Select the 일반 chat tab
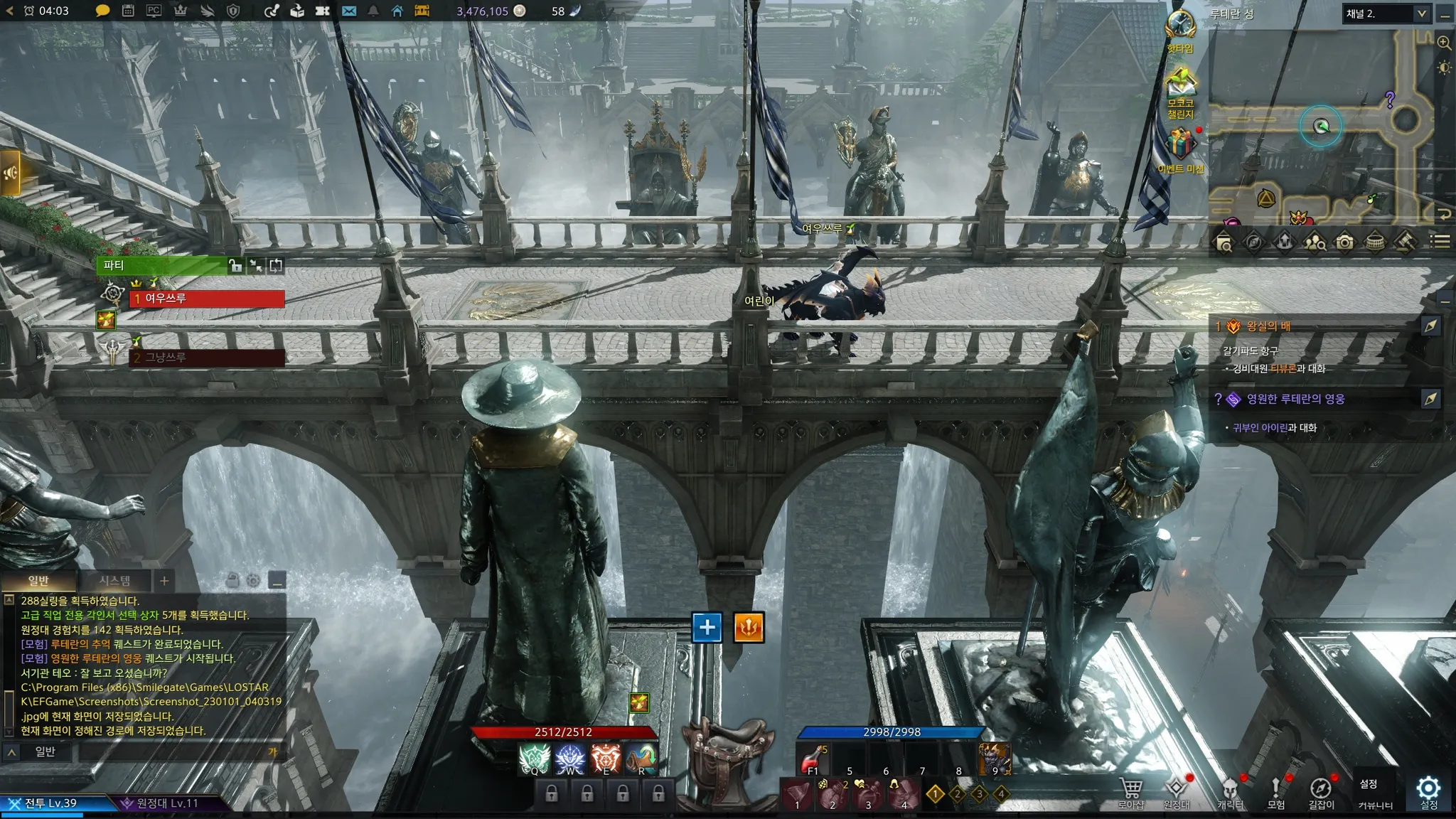Screen dimensions: 1456x819 (x=38, y=581)
